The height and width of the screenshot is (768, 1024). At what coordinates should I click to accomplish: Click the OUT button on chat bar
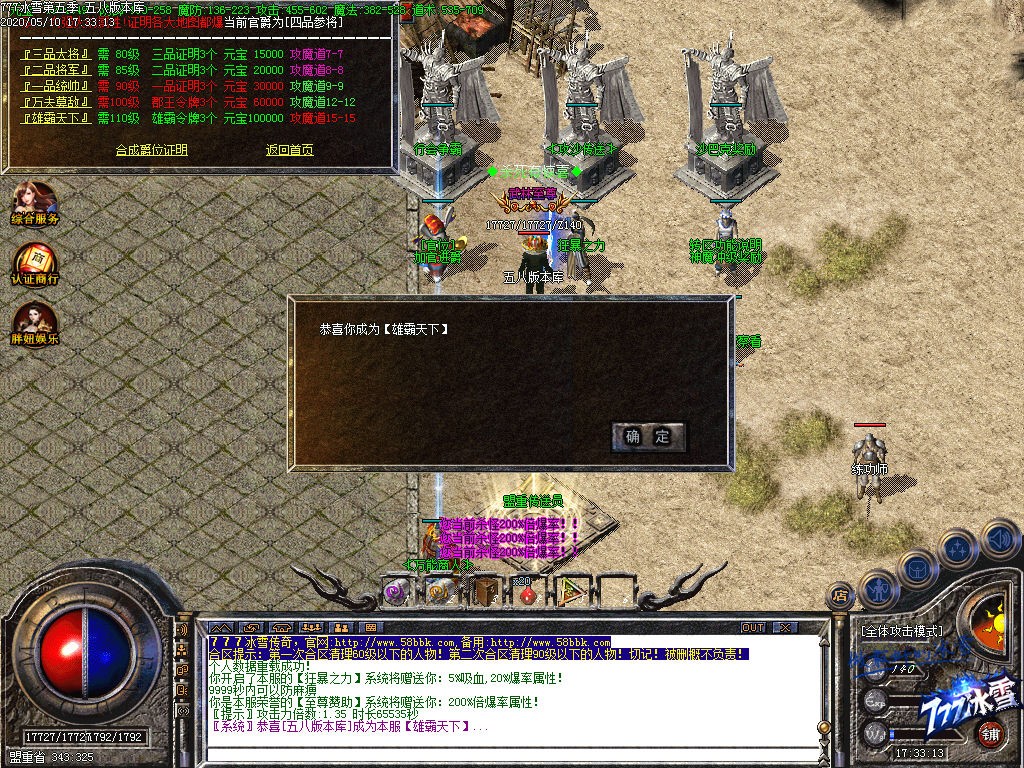753,627
